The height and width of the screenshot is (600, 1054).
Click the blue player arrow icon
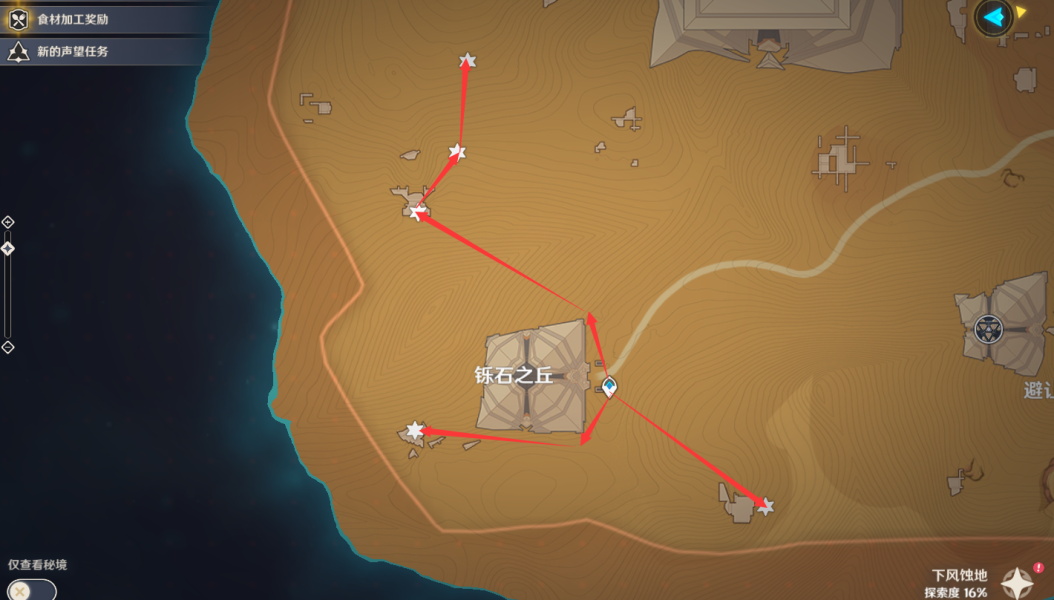coord(993,16)
